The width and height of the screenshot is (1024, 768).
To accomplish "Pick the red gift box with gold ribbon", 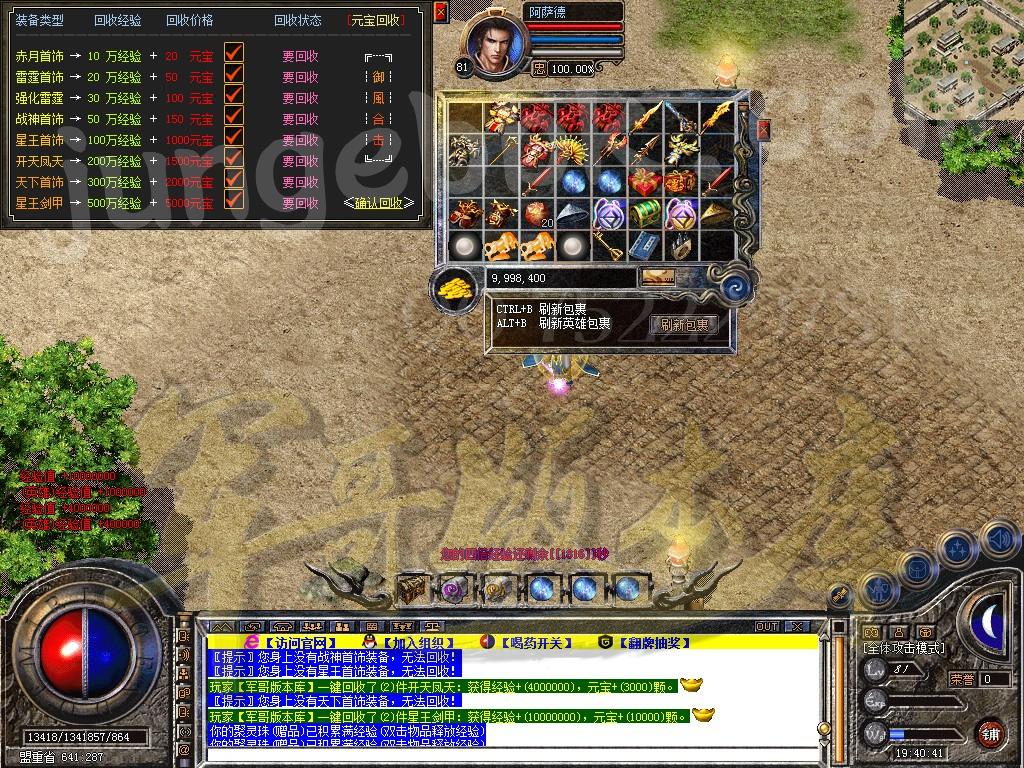I will (645, 182).
